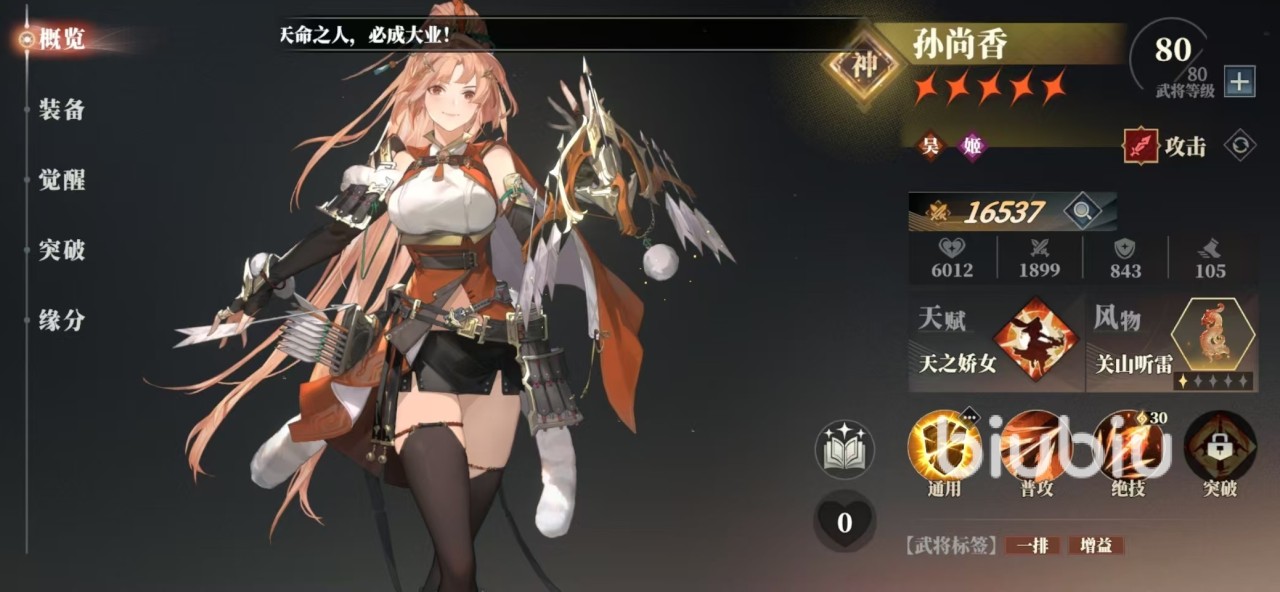Show the 缘分 bonds tab

pyautogui.click(x=61, y=320)
